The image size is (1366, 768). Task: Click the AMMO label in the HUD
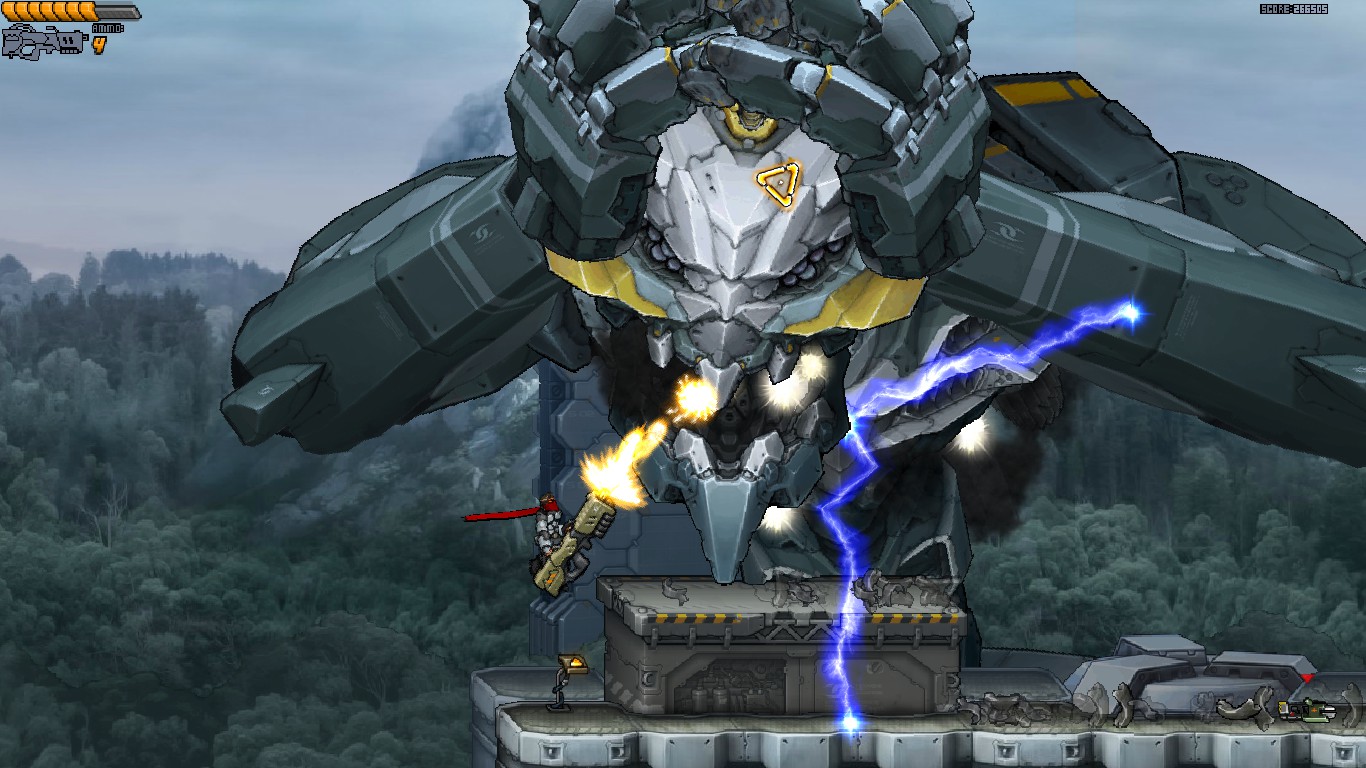click(x=107, y=27)
